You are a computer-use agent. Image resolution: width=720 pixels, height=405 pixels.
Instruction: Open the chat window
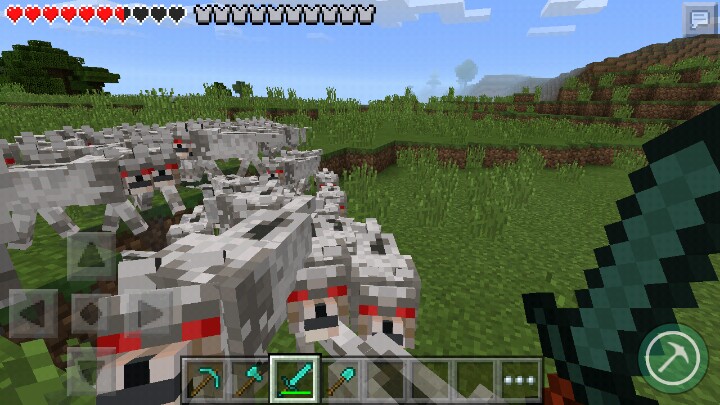pyautogui.click(x=697, y=19)
